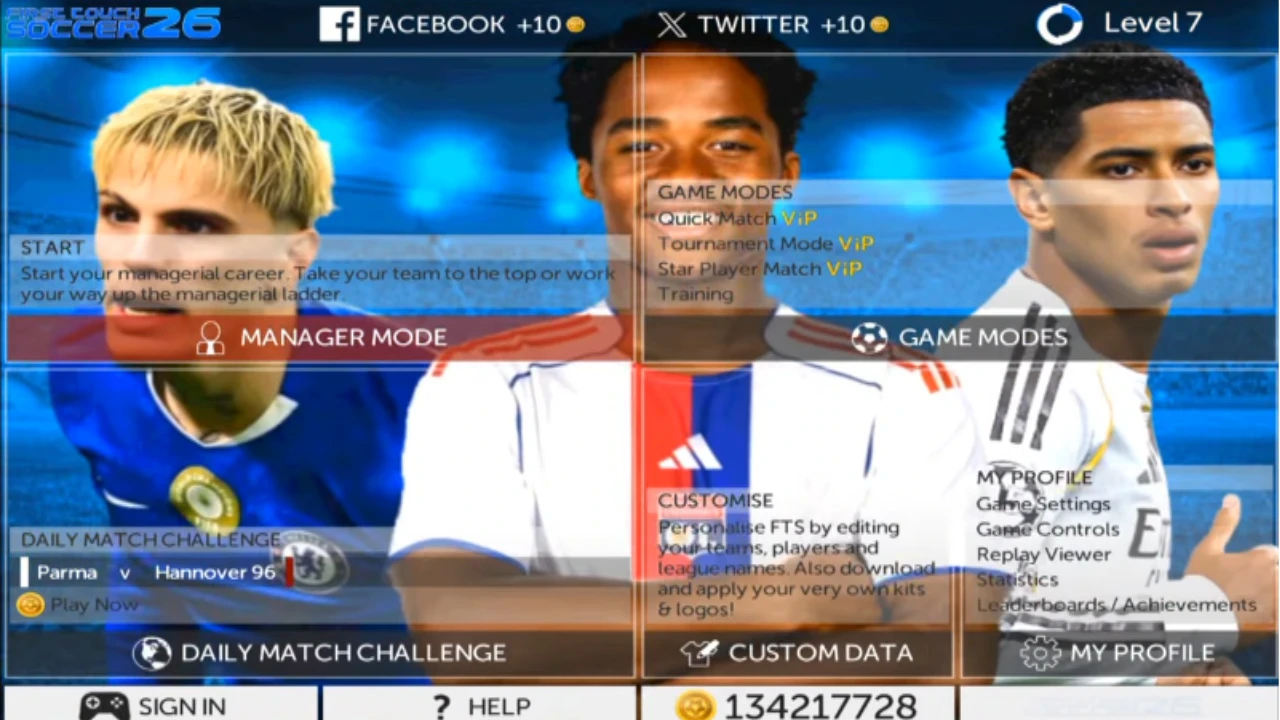The height and width of the screenshot is (720, 1280).
Task: Start the Daily Match Challenge
Action: [320, 653]
